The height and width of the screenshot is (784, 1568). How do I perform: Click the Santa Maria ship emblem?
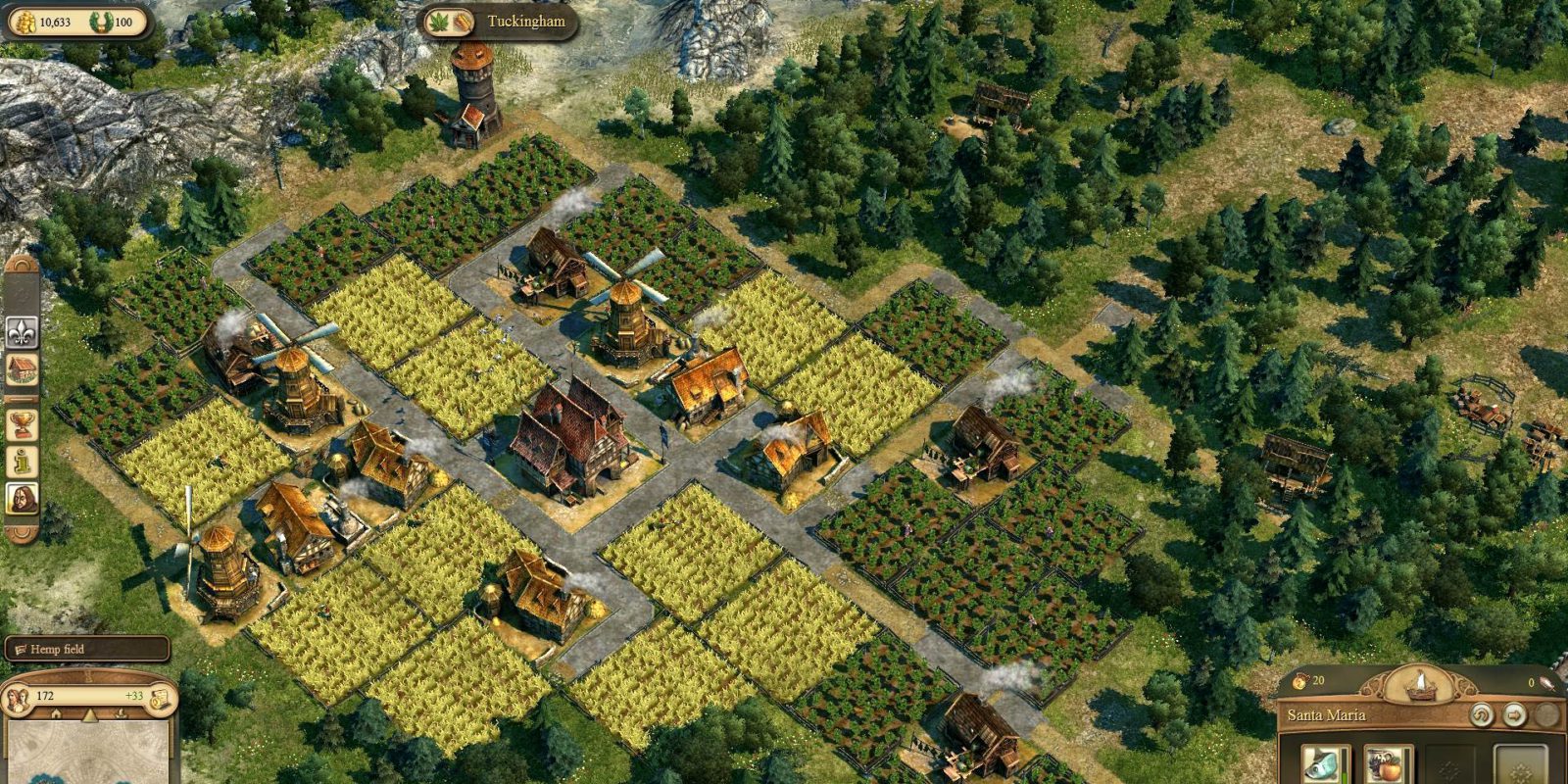click(1420, 684)
